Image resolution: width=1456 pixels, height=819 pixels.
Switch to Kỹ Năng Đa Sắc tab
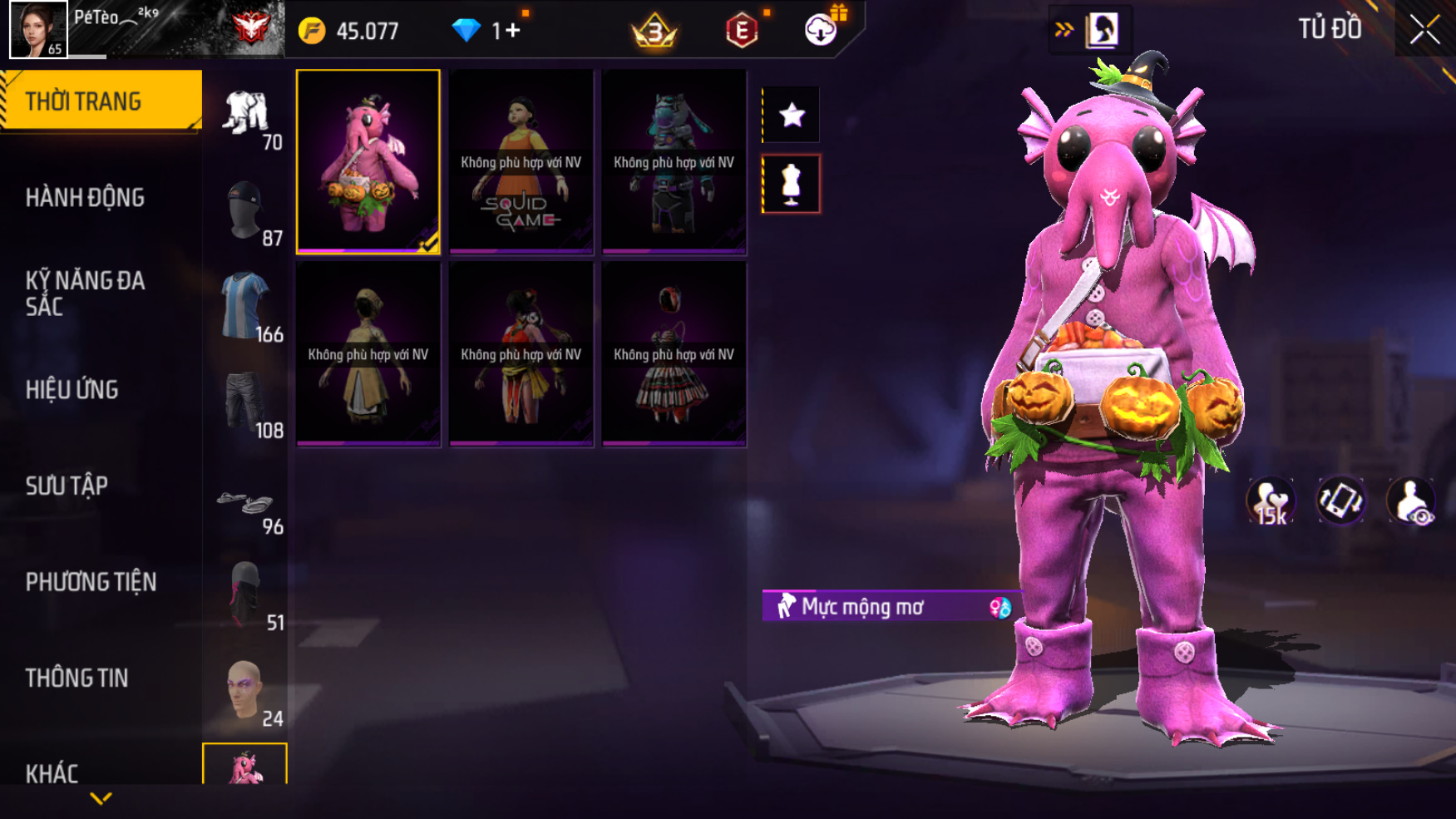(x=85, y=293)
